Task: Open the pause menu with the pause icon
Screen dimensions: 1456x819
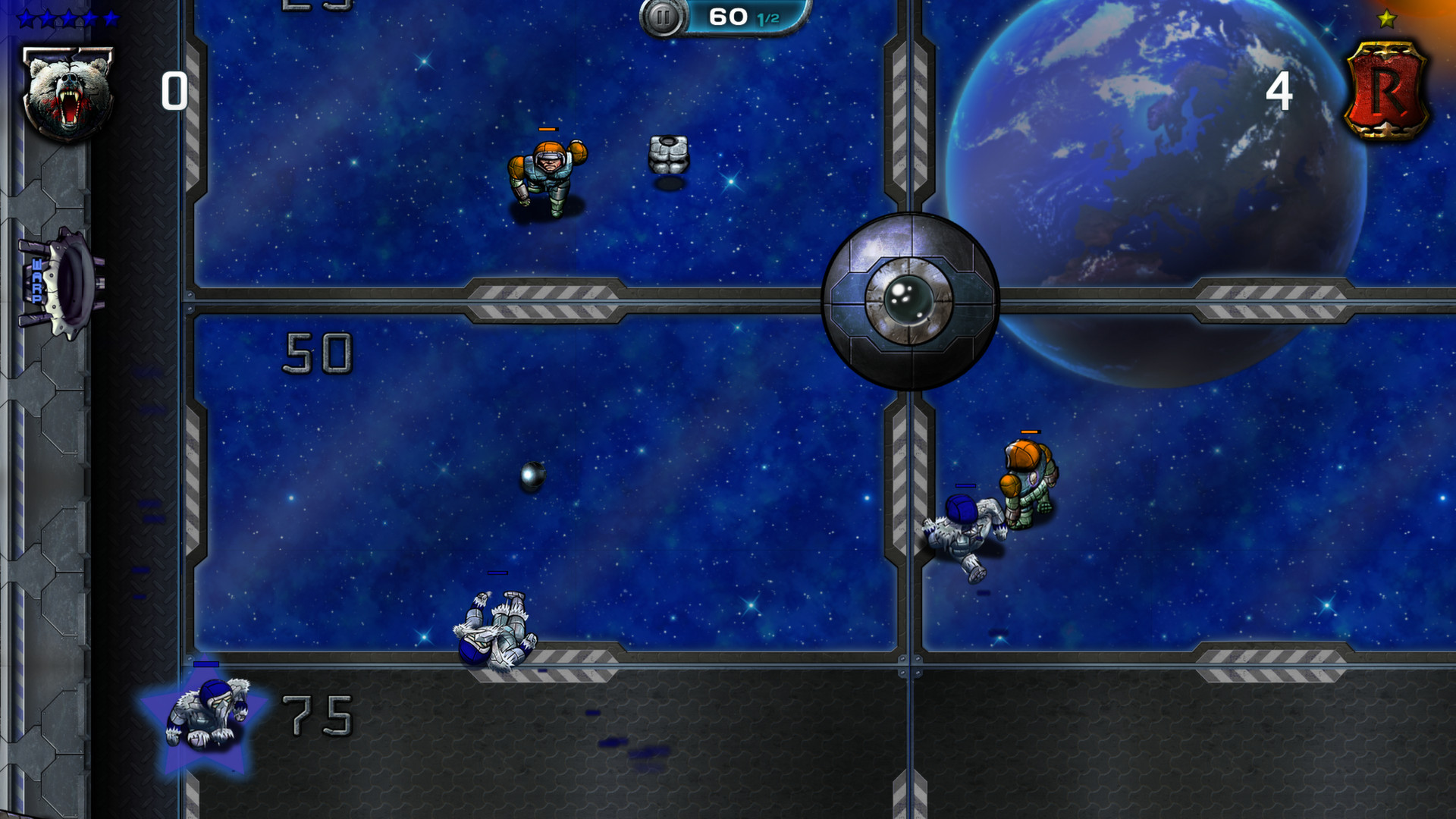Action: pyautogui.click(x=662, y=17)
